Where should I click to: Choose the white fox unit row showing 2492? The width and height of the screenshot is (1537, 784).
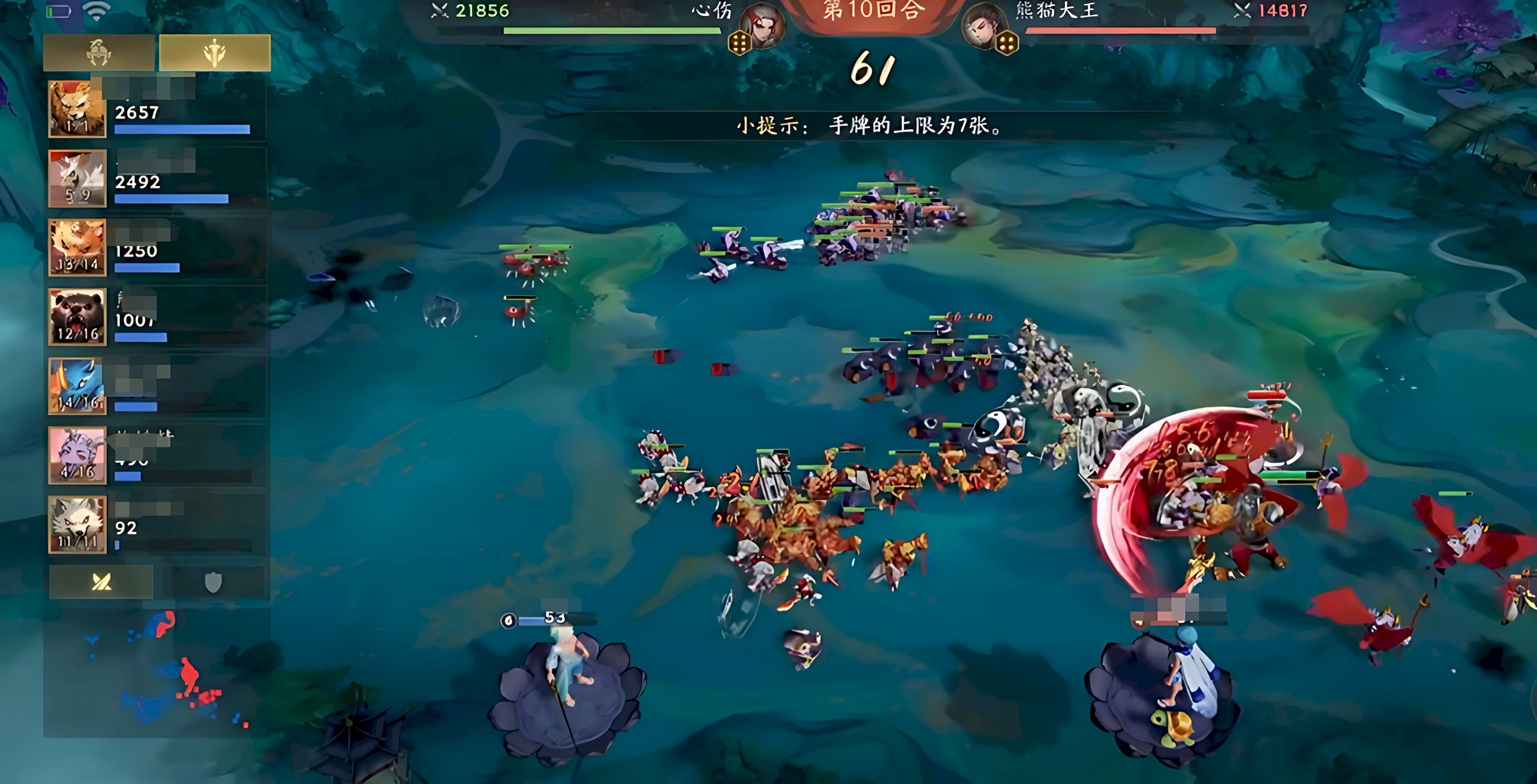(157, 179)
